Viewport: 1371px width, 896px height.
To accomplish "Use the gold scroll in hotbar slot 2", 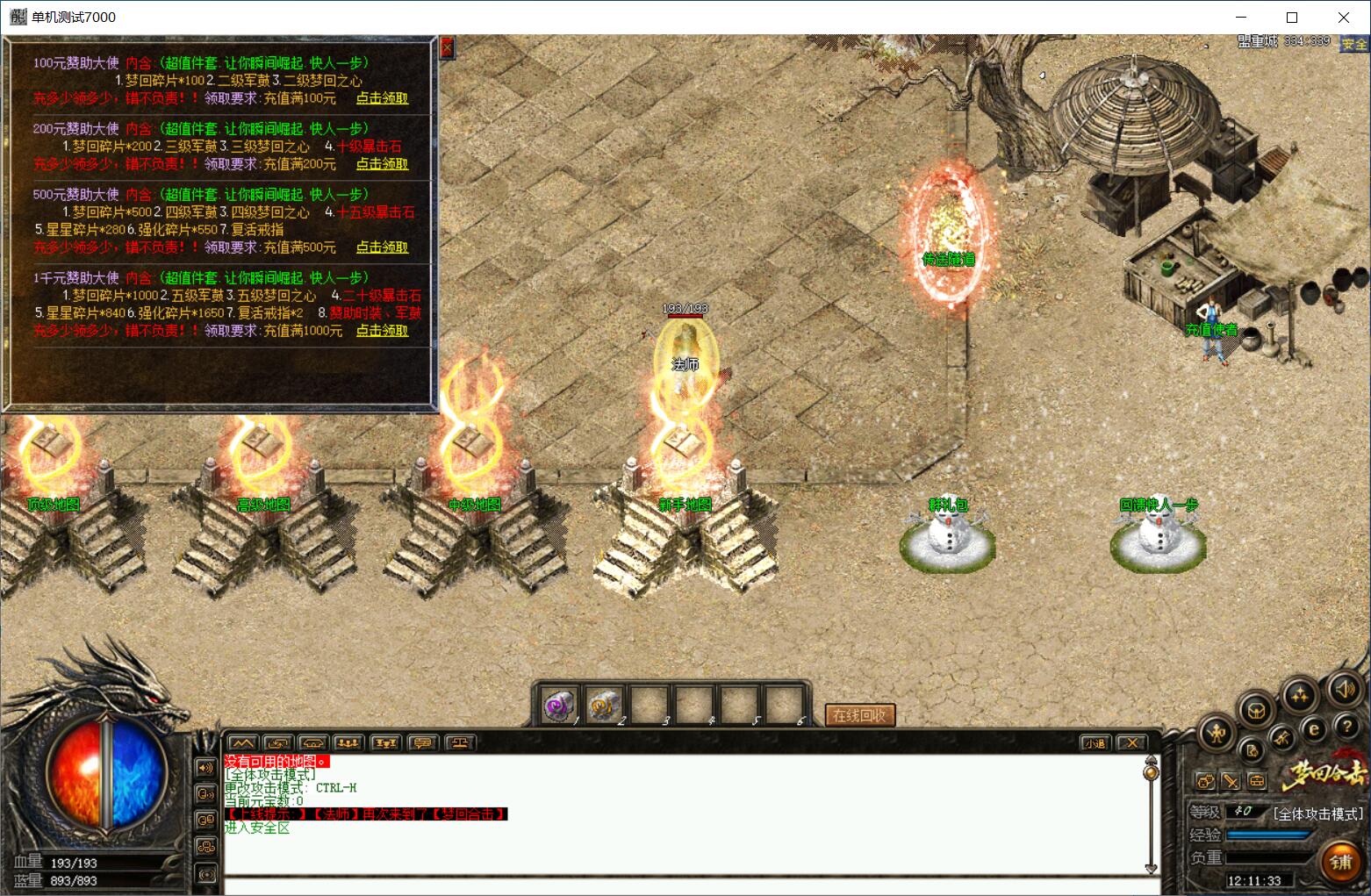I will (603, 705).
